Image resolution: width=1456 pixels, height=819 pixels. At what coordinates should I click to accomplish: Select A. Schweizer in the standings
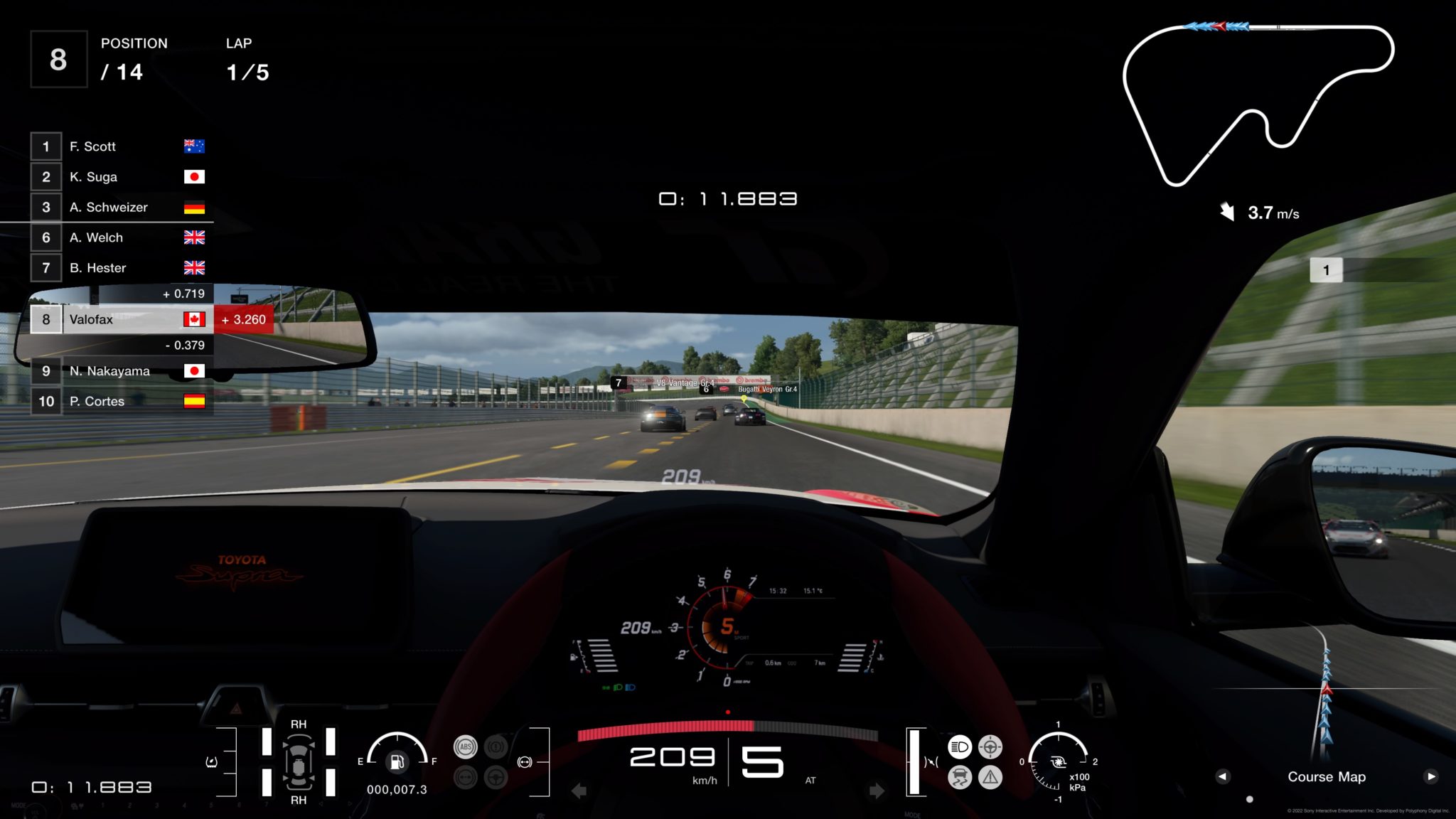coord(118,208)
